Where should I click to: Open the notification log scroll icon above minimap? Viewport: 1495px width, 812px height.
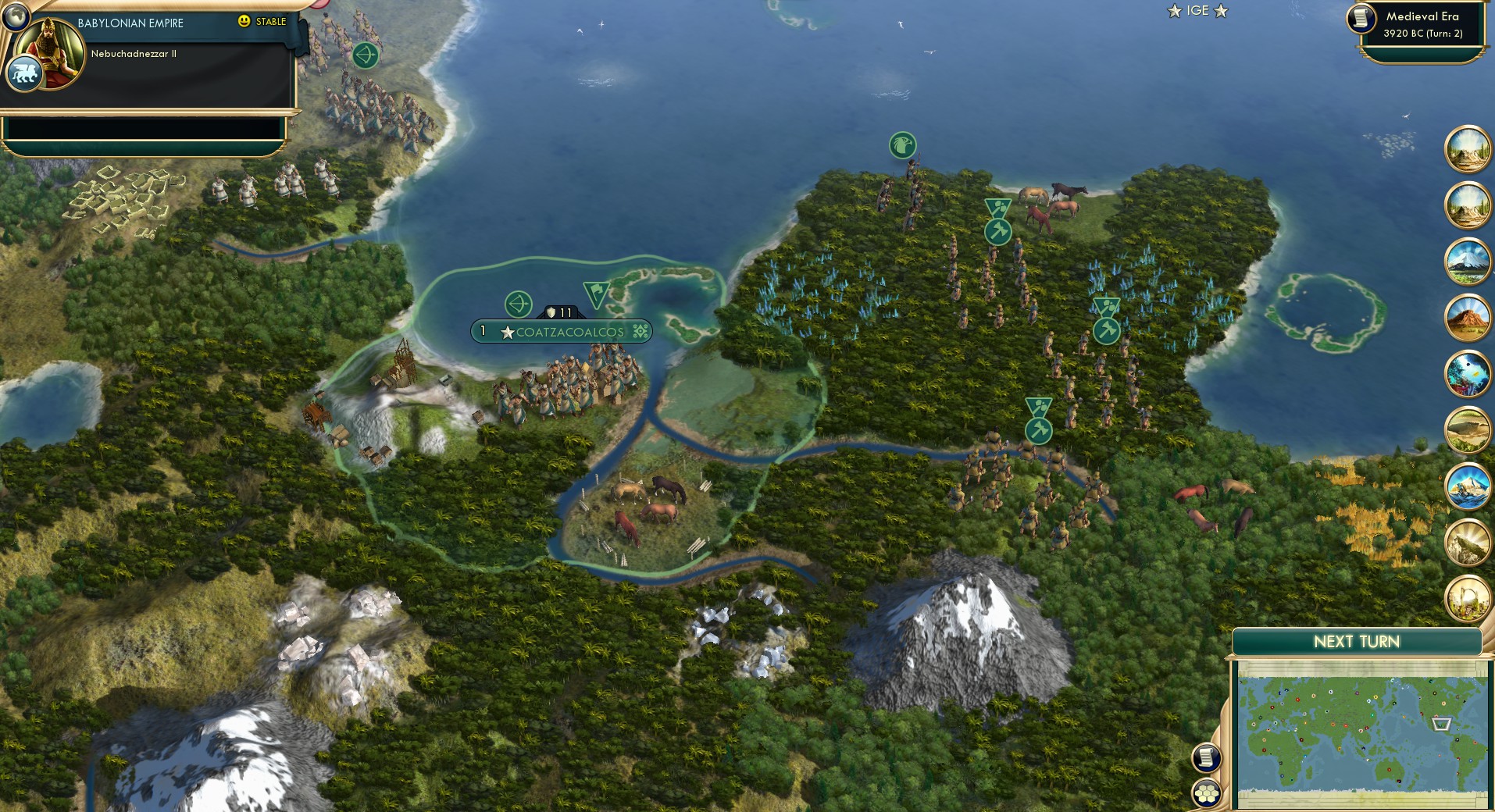coord(1208,756)
